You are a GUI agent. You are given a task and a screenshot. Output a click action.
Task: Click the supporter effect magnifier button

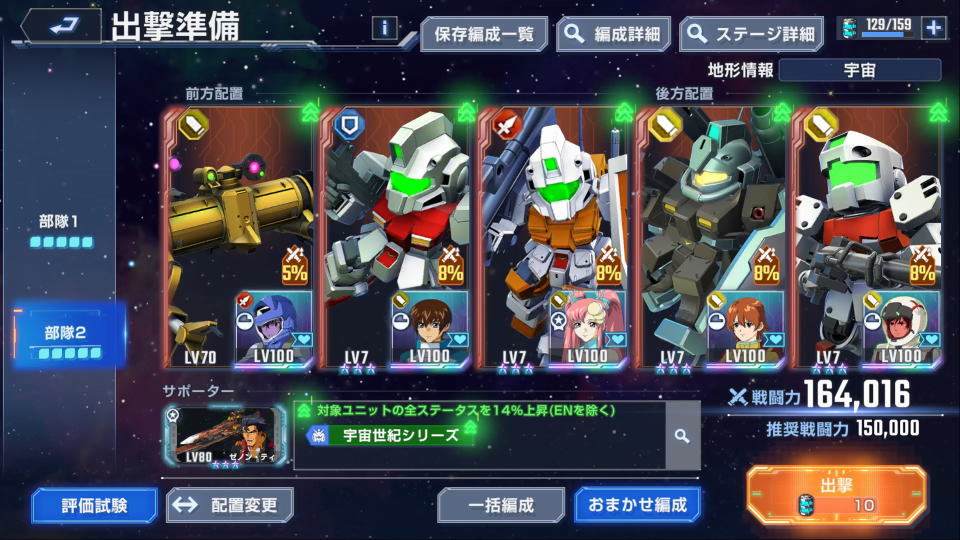point(682,436)
